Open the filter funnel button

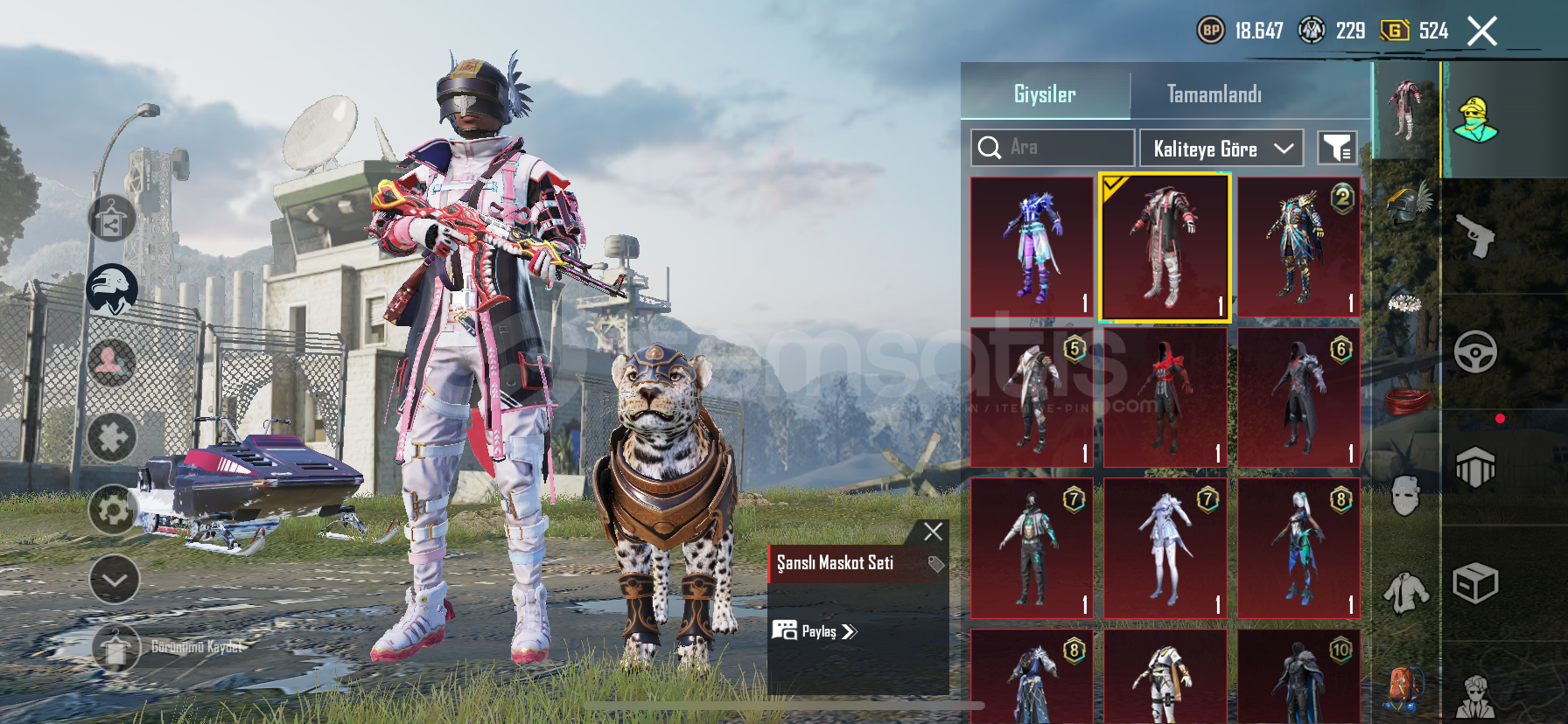[x=1337, y=148]
